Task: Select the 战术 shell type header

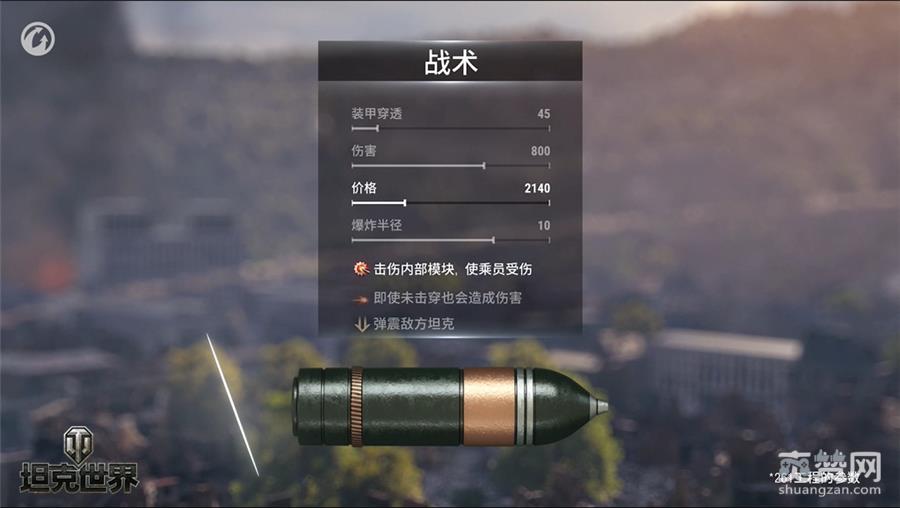Action: [450, 62]
